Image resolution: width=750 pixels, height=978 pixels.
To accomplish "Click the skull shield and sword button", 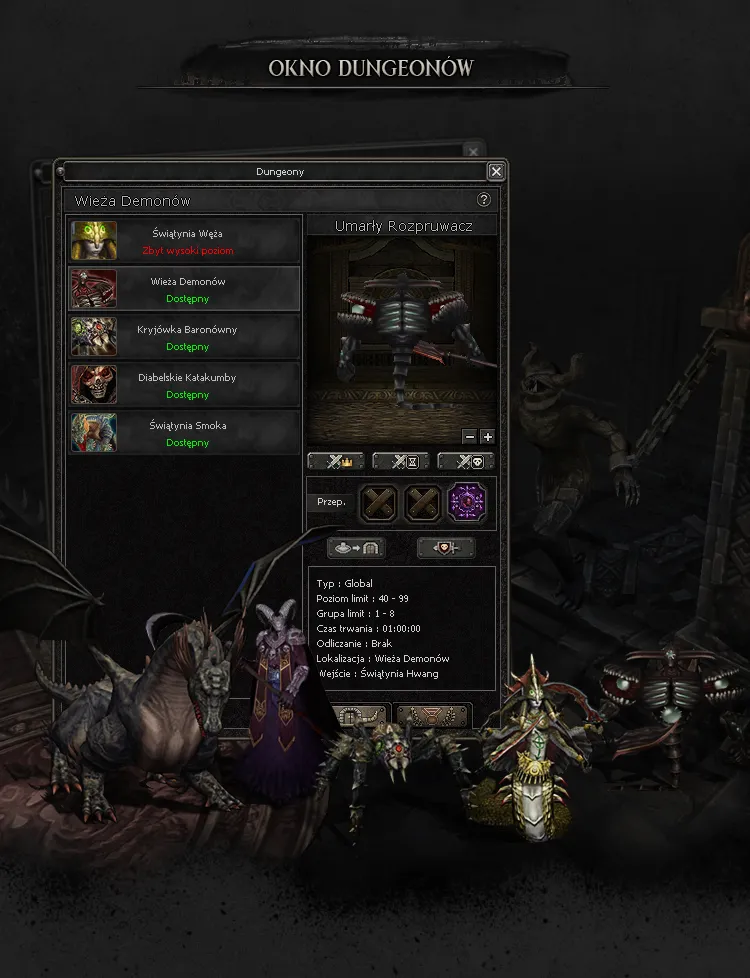I will (x=445, y=548).
